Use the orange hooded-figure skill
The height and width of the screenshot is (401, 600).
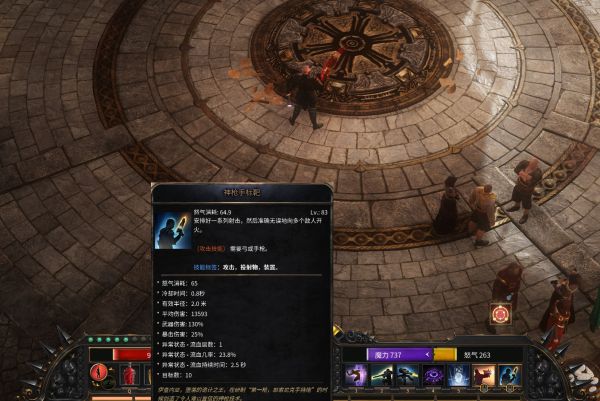coord(484,376)
